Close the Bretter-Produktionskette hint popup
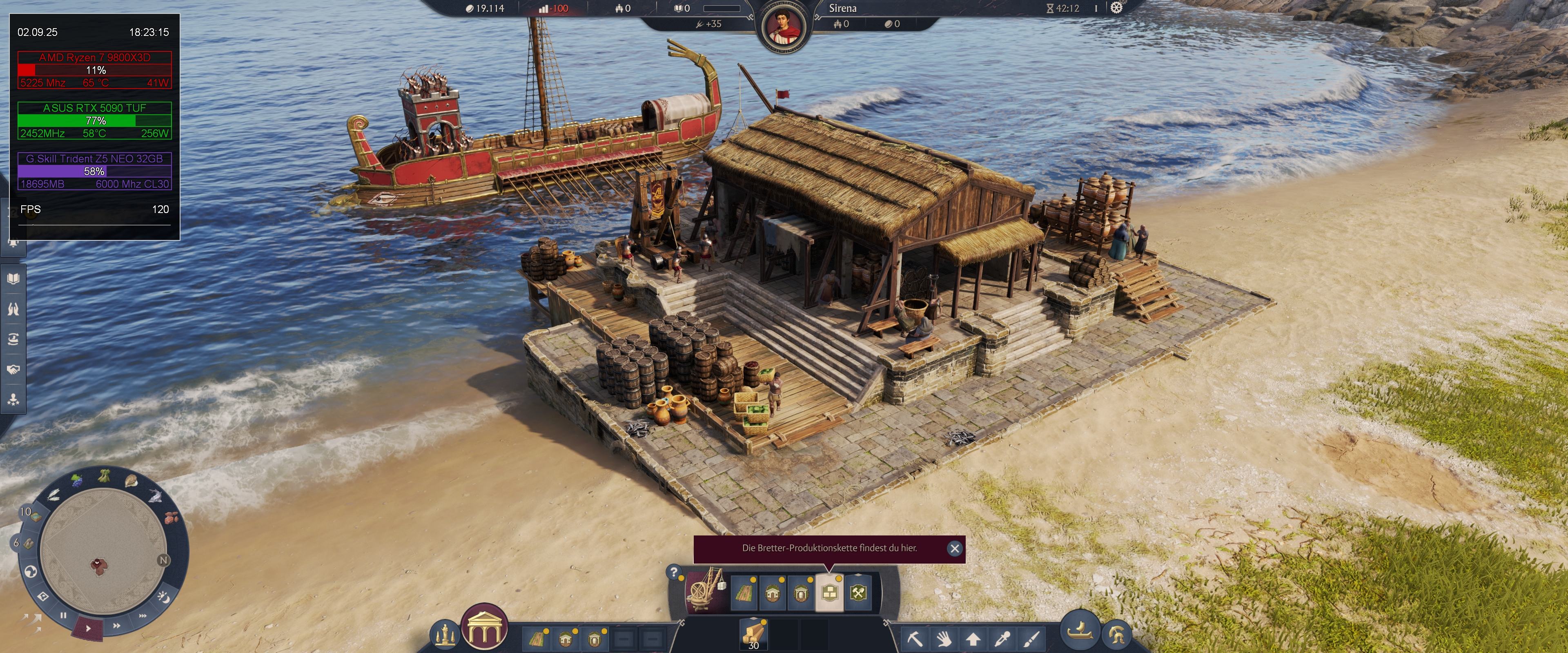Screen dimensions: 1568x653 click(x=954, y=549)
